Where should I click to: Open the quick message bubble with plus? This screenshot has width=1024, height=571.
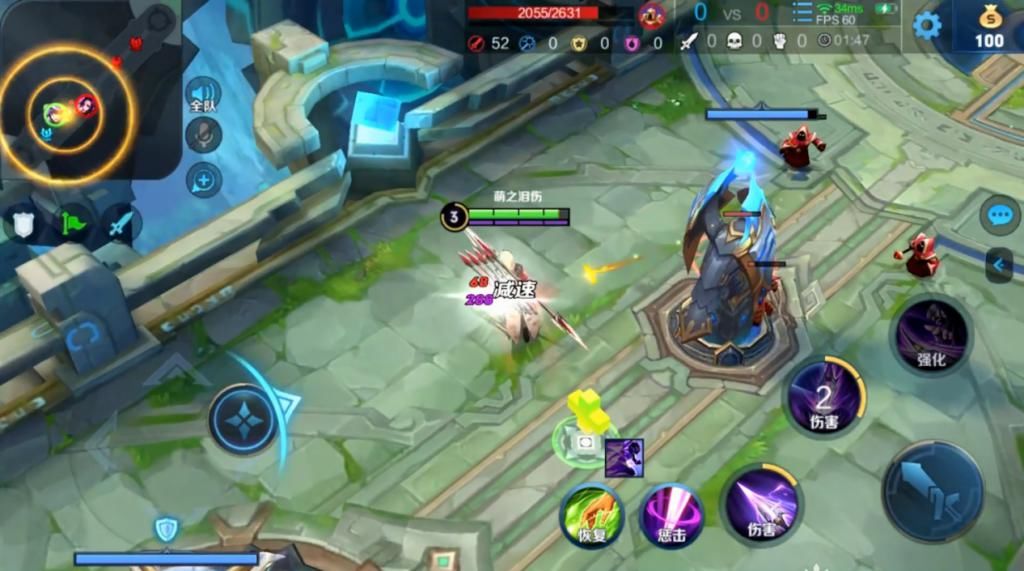(x=204, y=180)
